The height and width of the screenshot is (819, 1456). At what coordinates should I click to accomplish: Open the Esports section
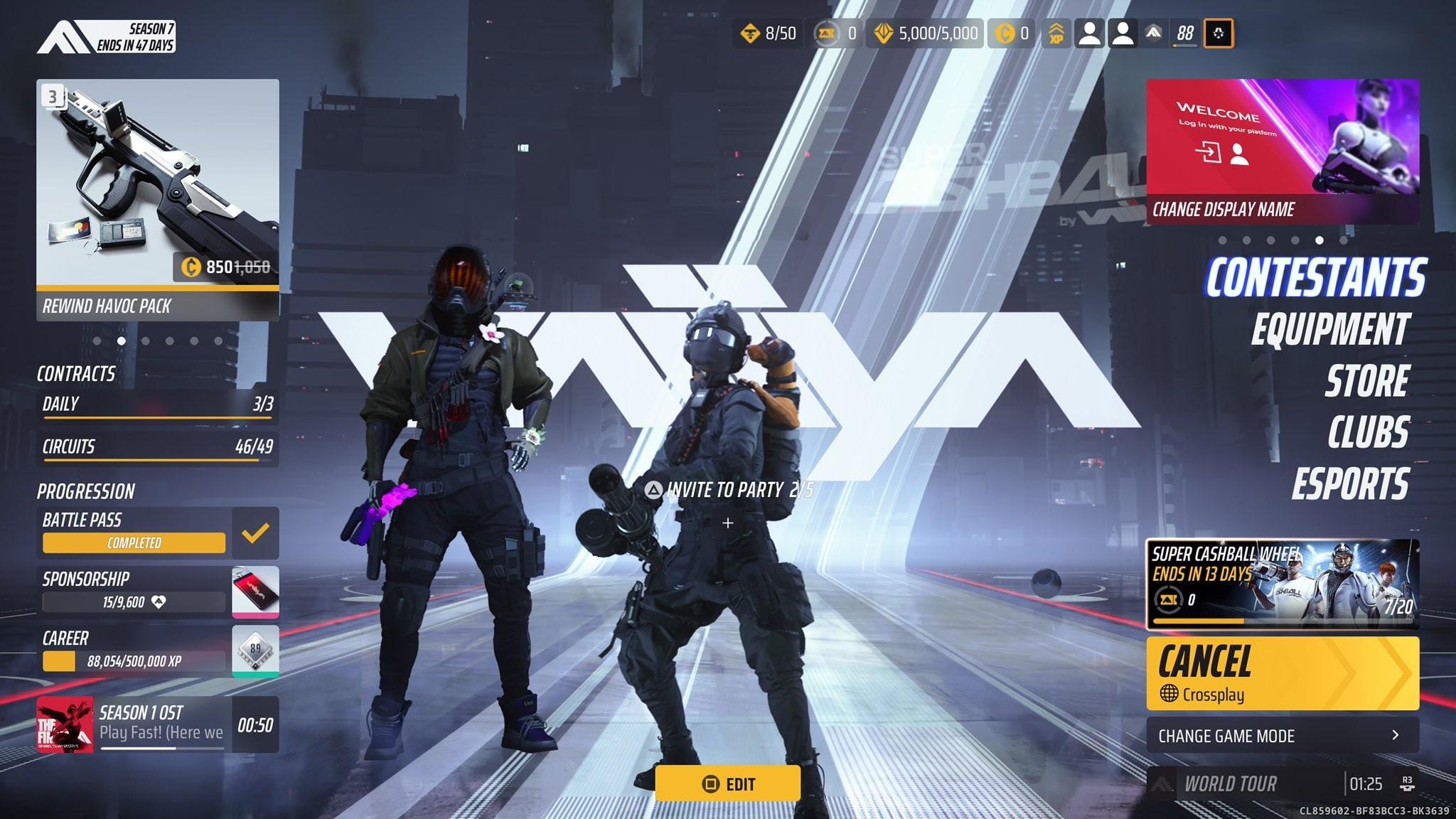tap(1349, 484)
